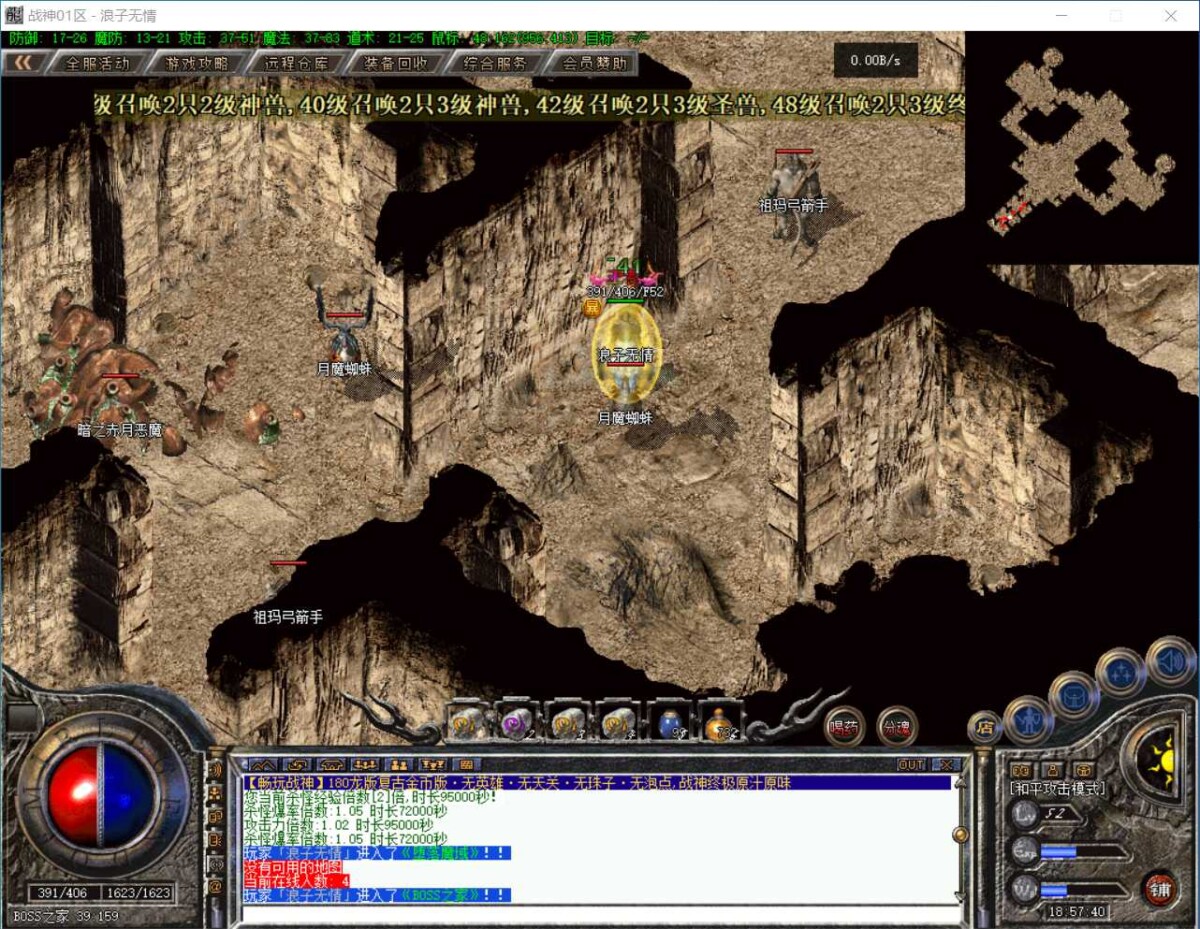Click the OUT button on the chat panel
This screenshot has height=929, width=1200.
pos(911,765)
